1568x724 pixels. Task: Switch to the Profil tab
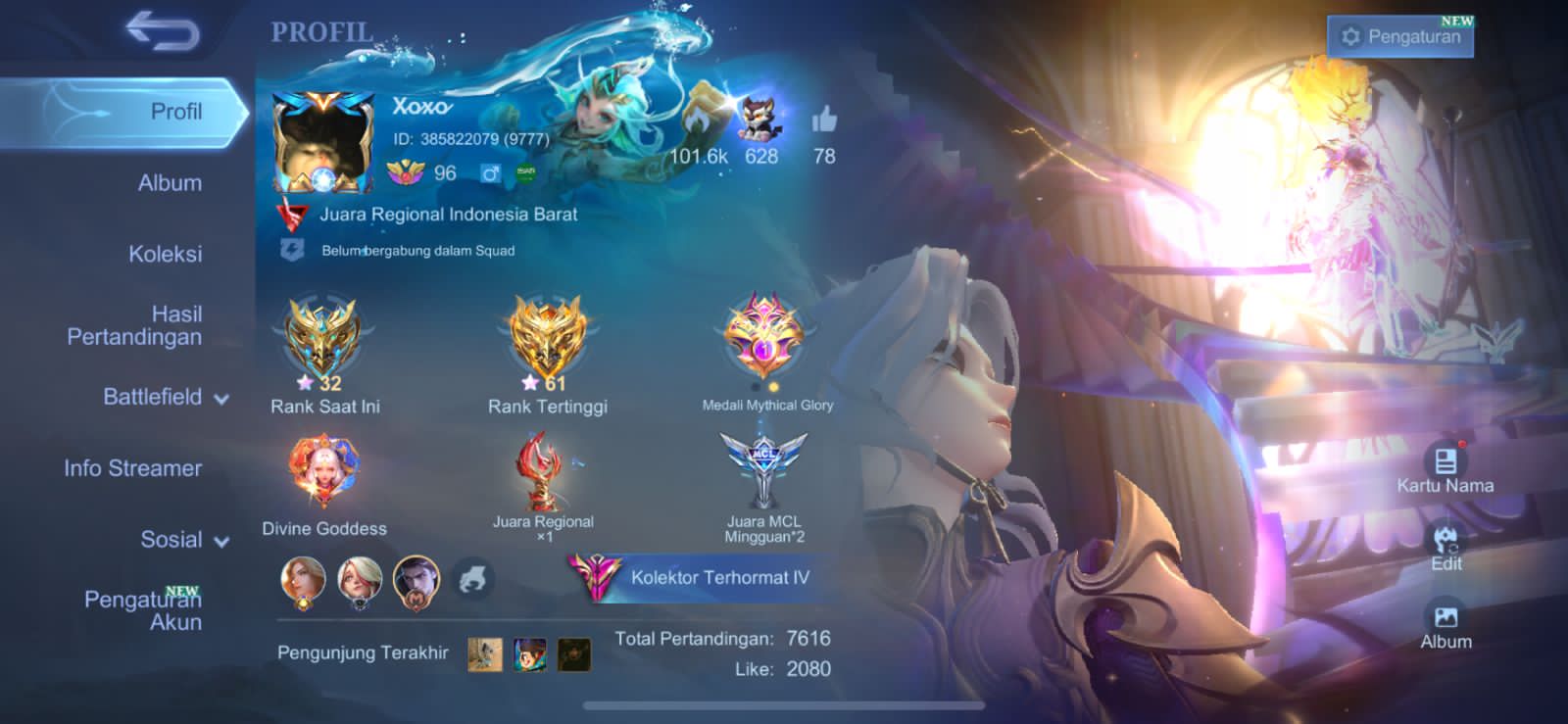(174, 112)
